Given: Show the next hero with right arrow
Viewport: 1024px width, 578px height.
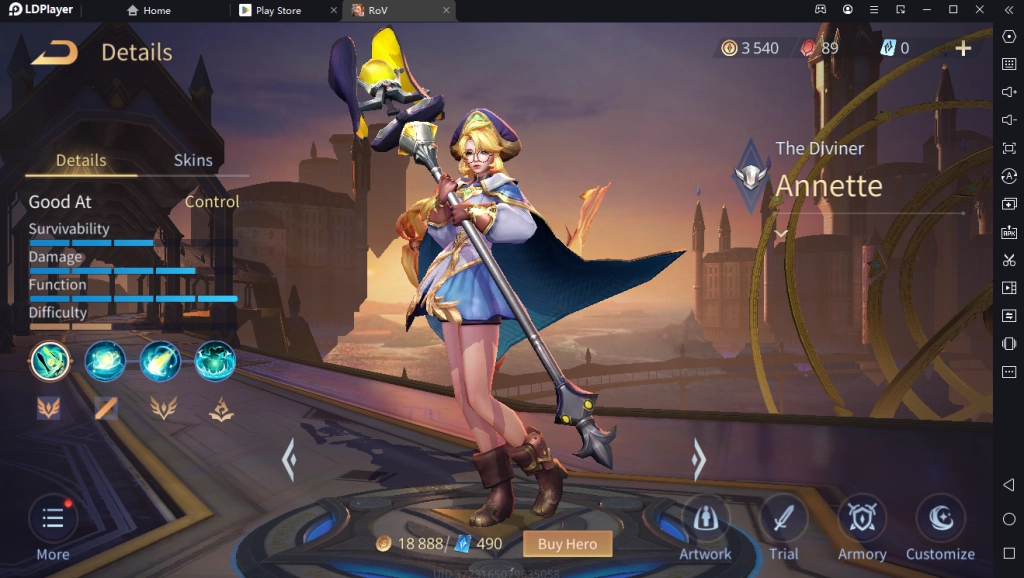Looking at the screenshot, I should tap(699, 460).
